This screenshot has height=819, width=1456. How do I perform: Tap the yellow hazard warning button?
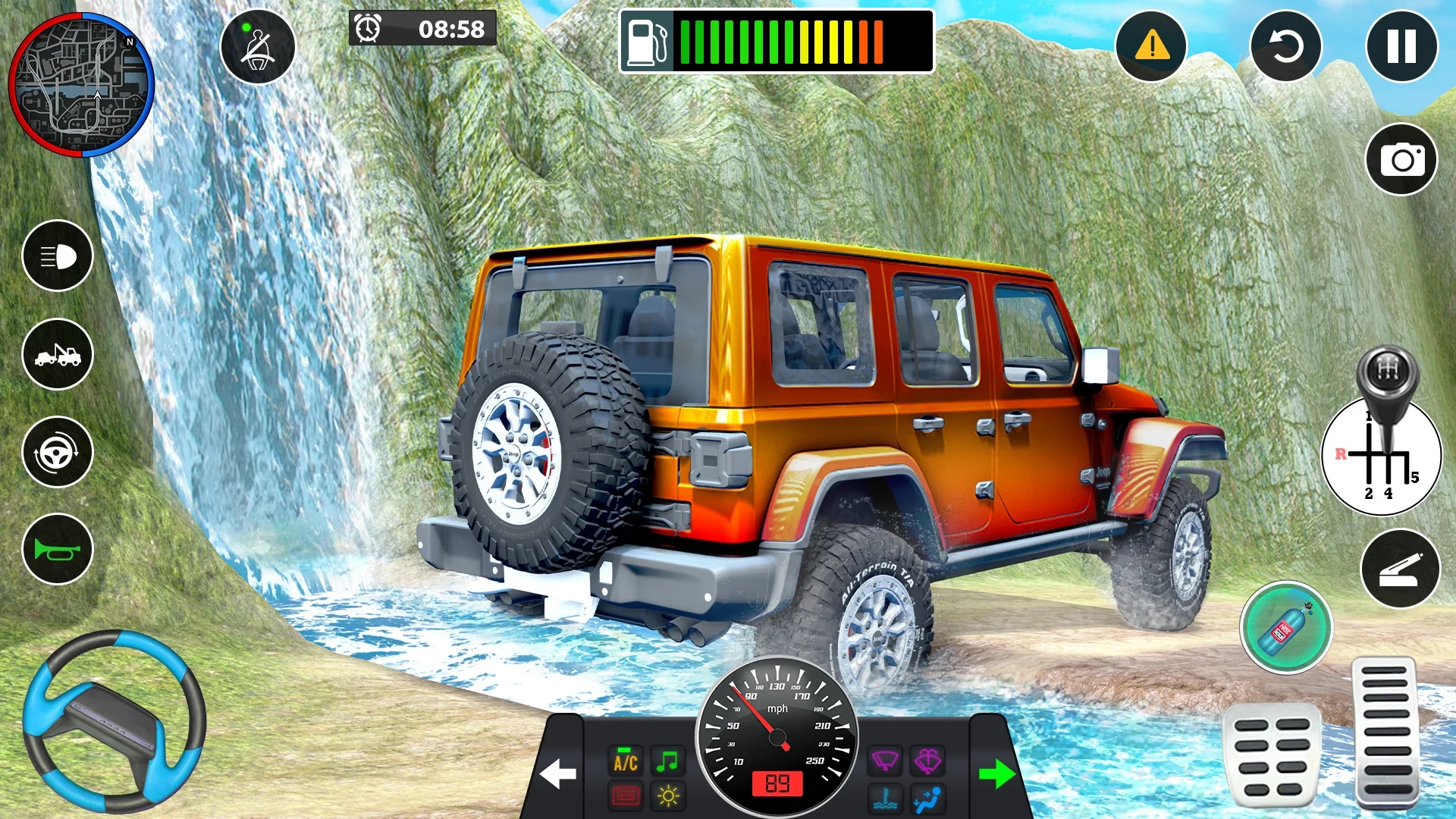pos(1151,46)
